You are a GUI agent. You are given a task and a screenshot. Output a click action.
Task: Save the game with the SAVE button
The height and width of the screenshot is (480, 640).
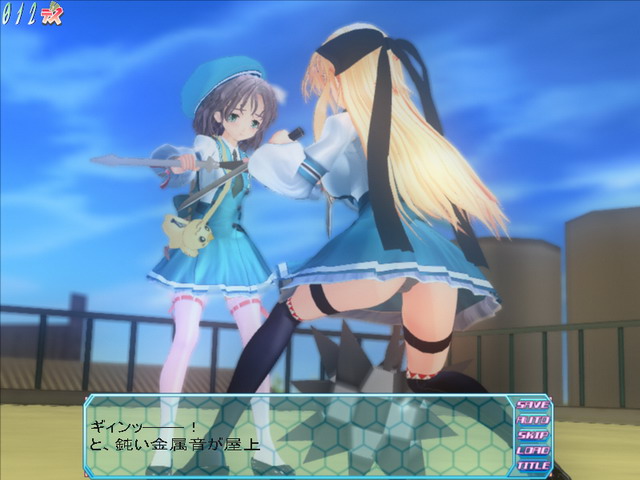pyautogui.click(x=533, y=405)
